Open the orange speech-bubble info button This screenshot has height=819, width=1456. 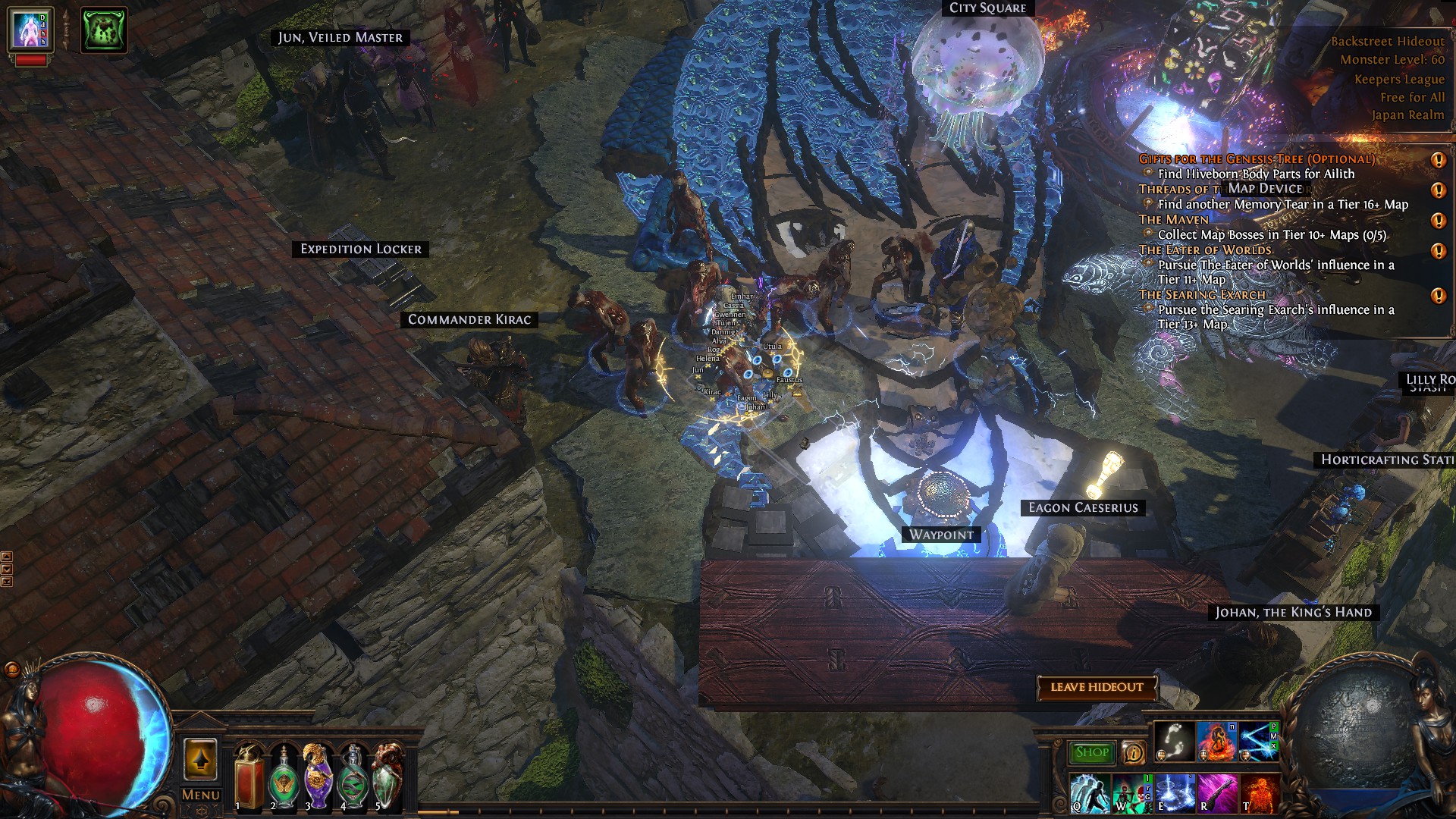[1133, 752]
